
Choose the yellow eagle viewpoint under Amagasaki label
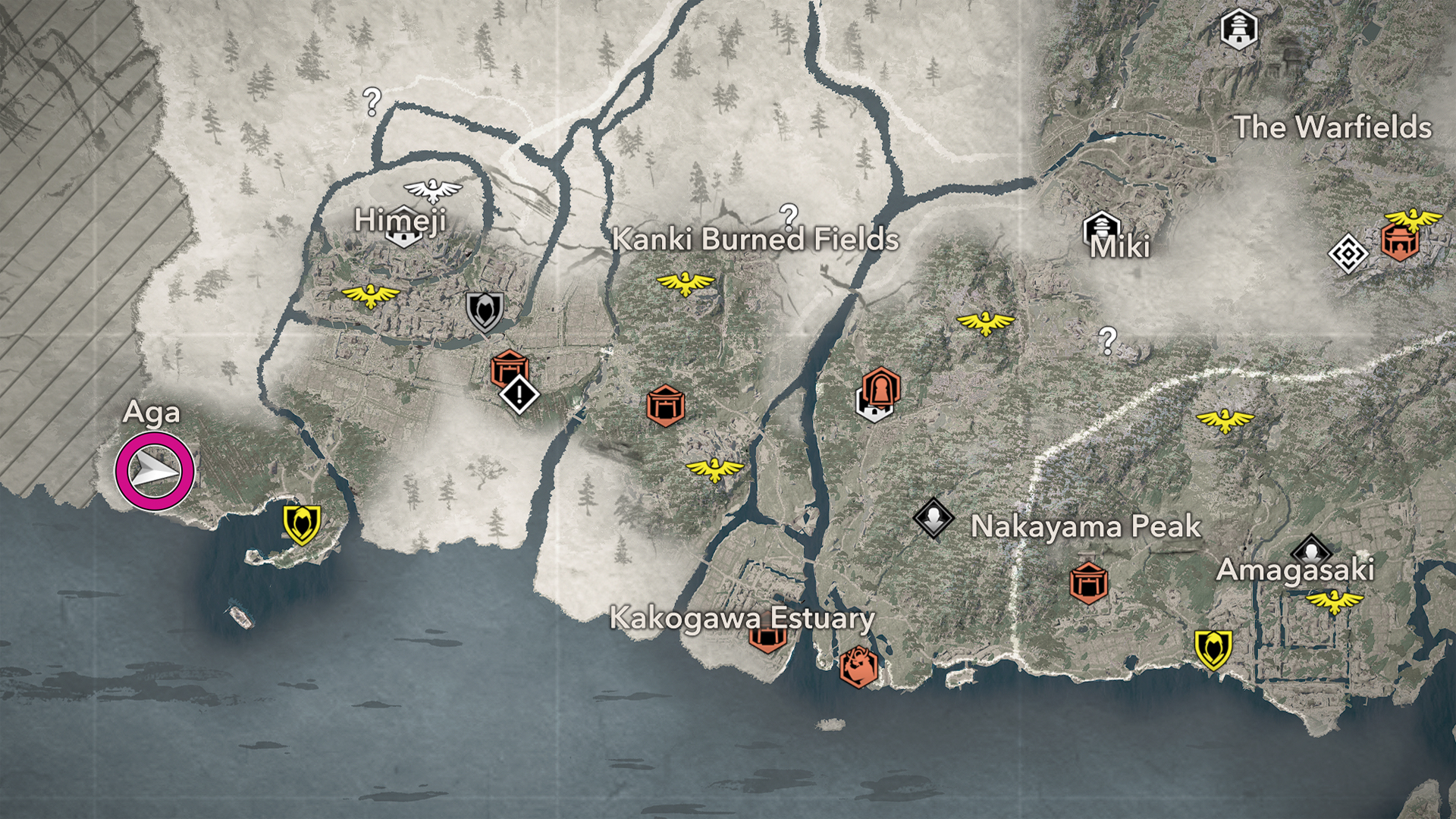pos(1334,602)
